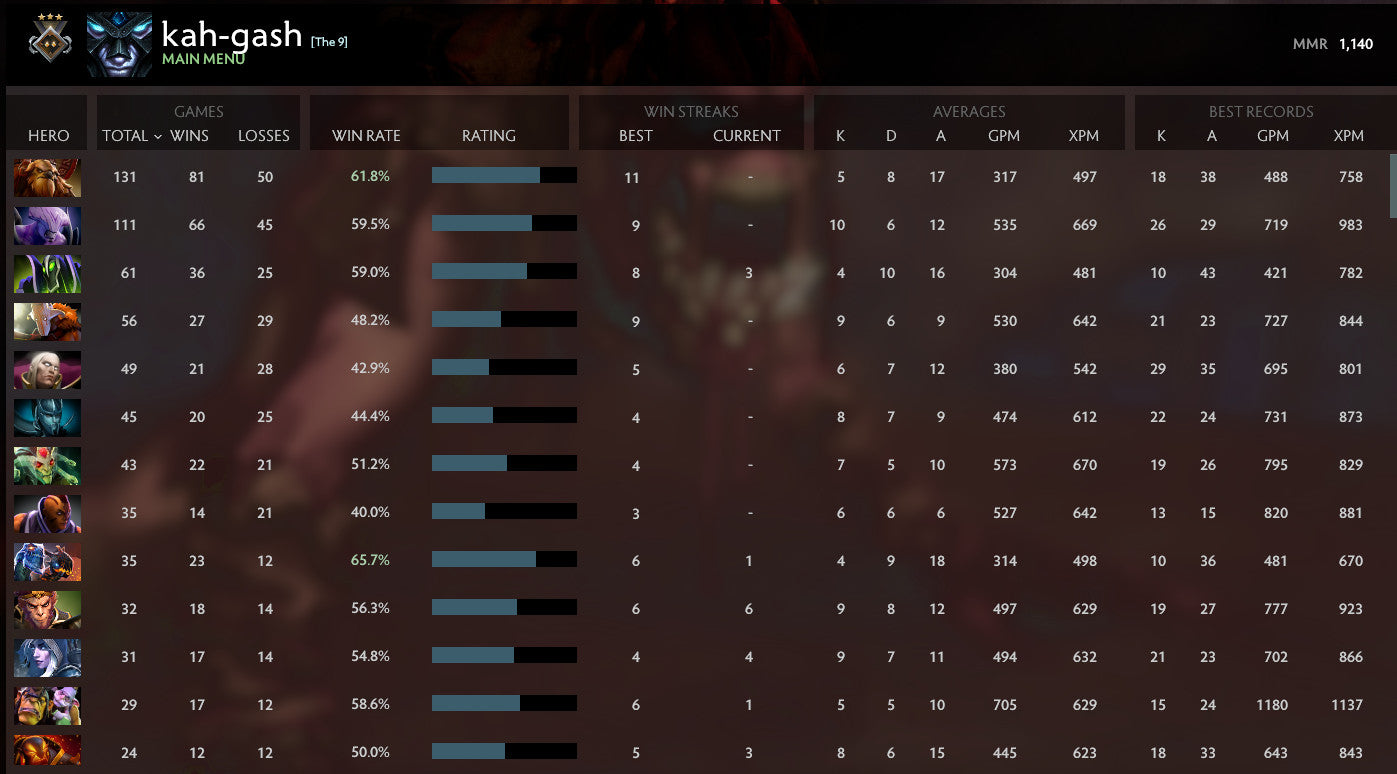This screenshot has height=774, width=1397.
Task: Open the TOTAL column sort dropdown
Action: click(131, 135)
